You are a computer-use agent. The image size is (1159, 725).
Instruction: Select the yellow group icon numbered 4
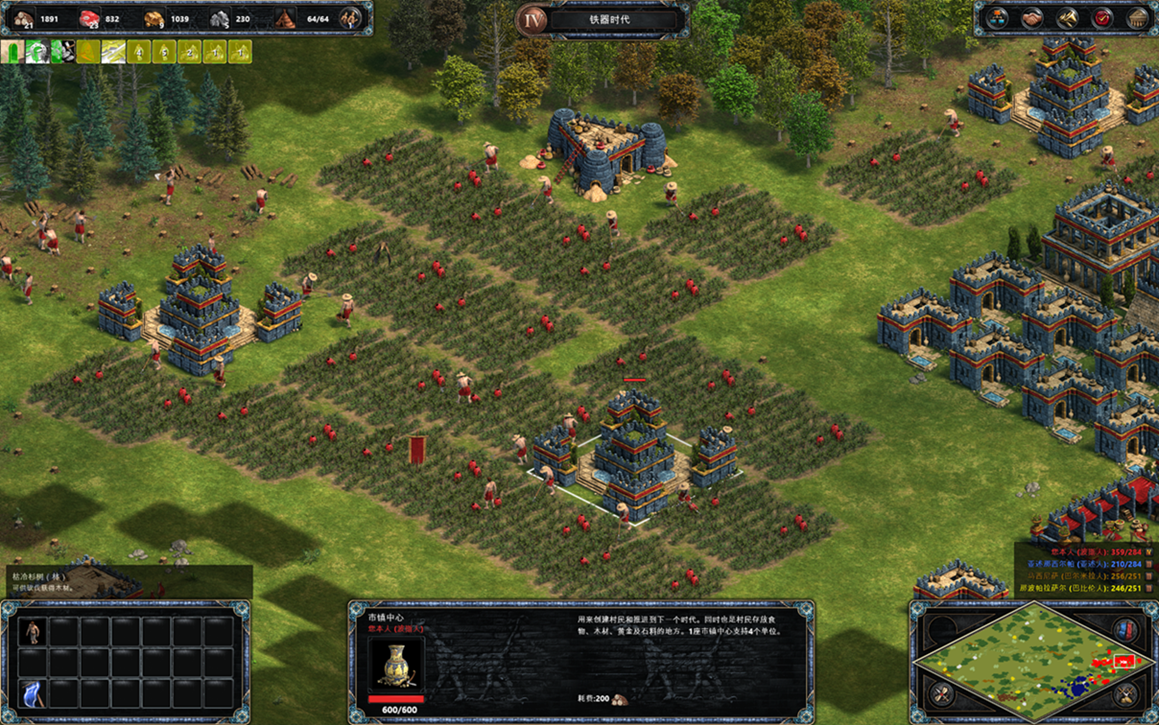(140, 51)
